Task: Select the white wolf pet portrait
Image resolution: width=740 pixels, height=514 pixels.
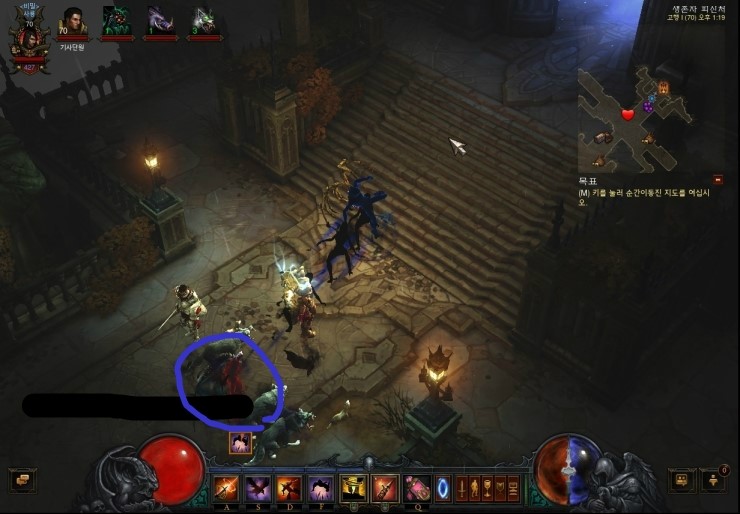Action: coord(204,22)
